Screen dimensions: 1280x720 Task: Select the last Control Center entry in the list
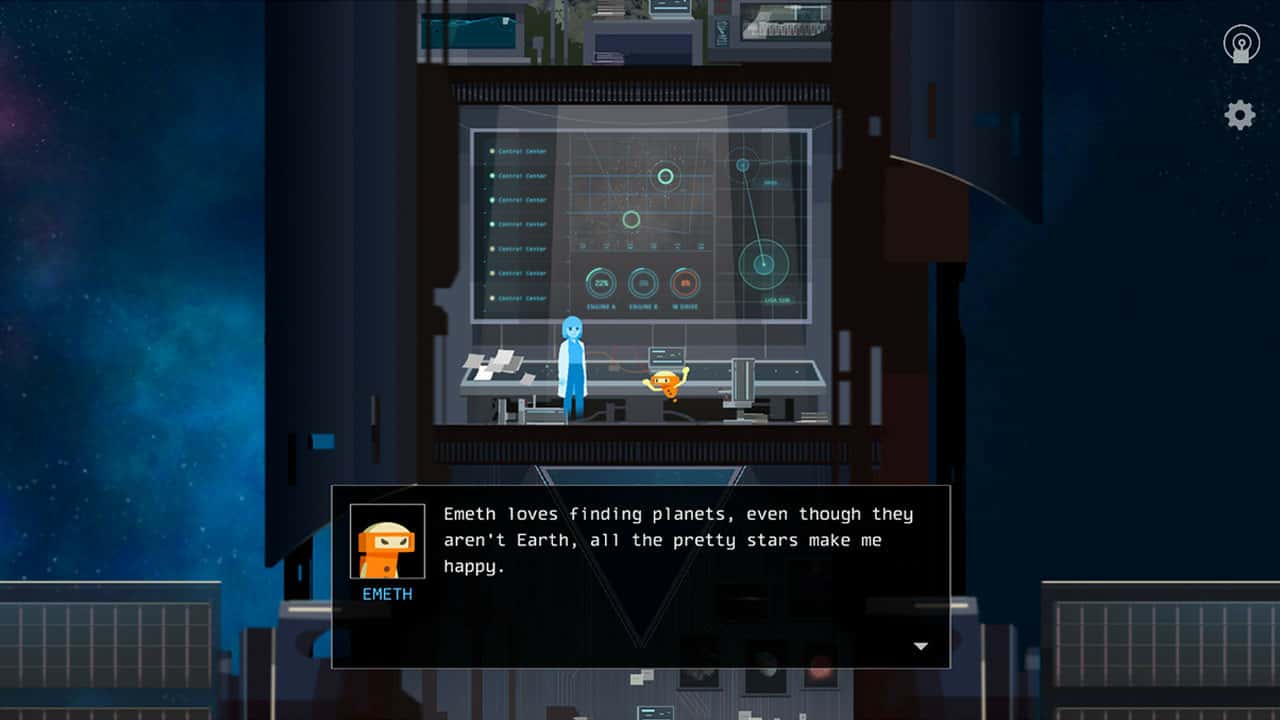(521, 297)
